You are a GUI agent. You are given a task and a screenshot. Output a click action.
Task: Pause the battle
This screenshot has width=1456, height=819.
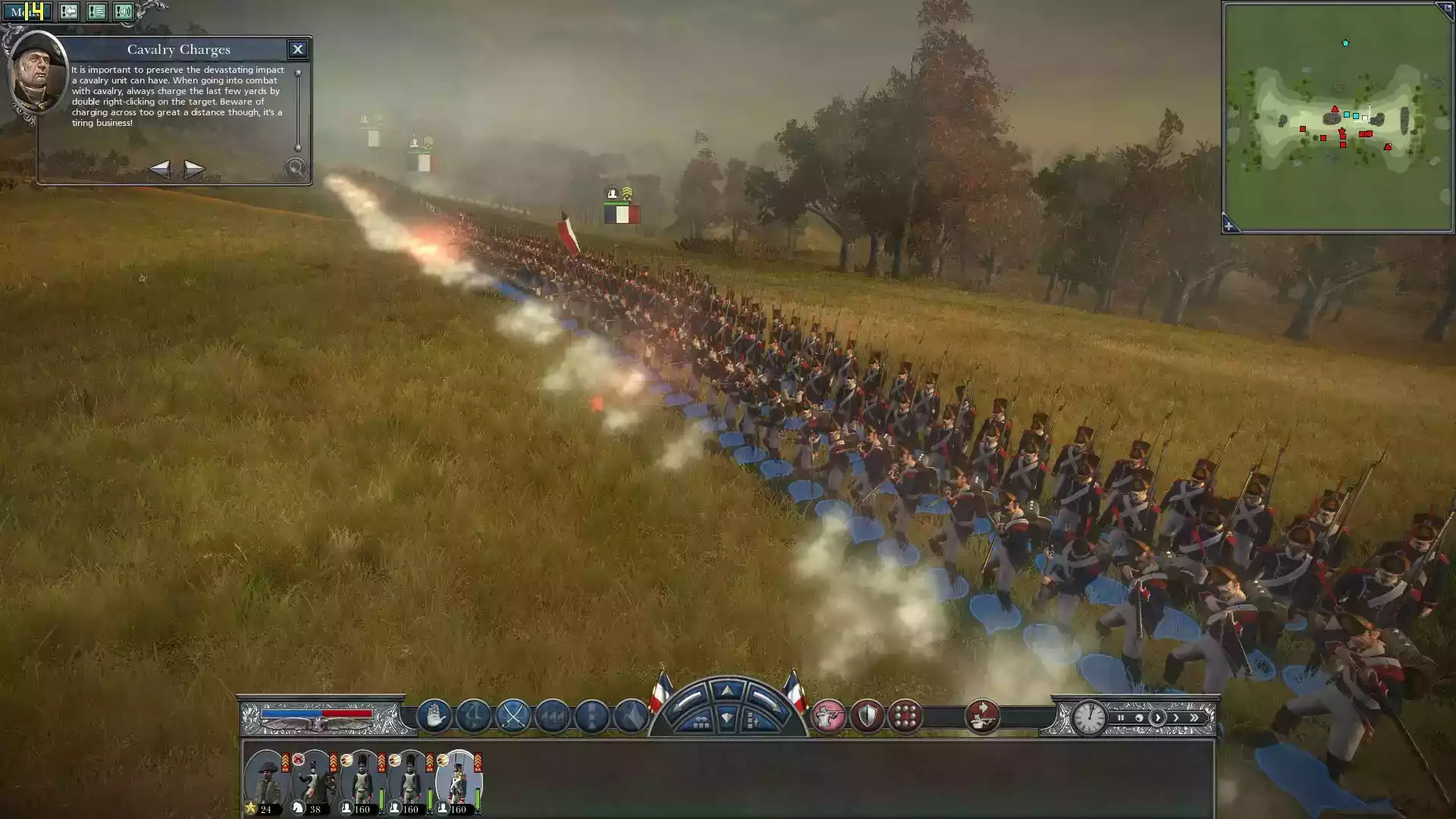coord(1120,717)
